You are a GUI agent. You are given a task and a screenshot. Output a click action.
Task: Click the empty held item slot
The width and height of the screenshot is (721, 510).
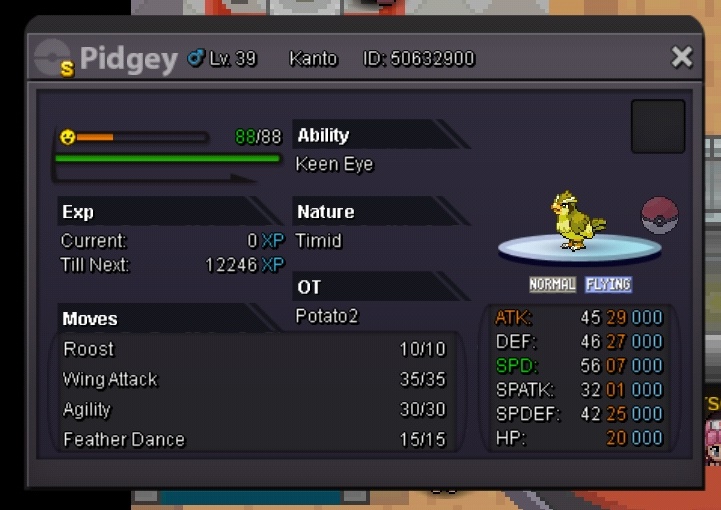[x=658, y=126]
